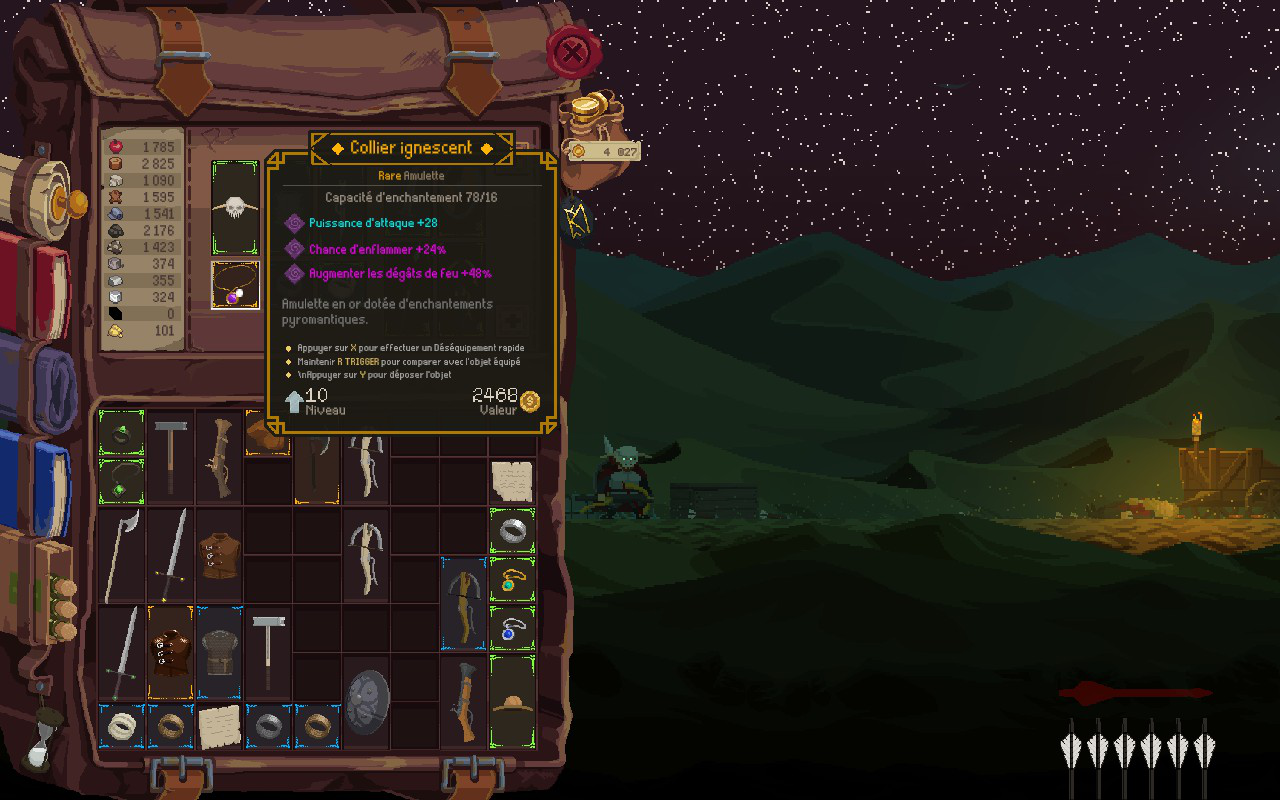Select the green gem ring
Image resolution: width=1280 pixels, height=800 pixels.
122,432
